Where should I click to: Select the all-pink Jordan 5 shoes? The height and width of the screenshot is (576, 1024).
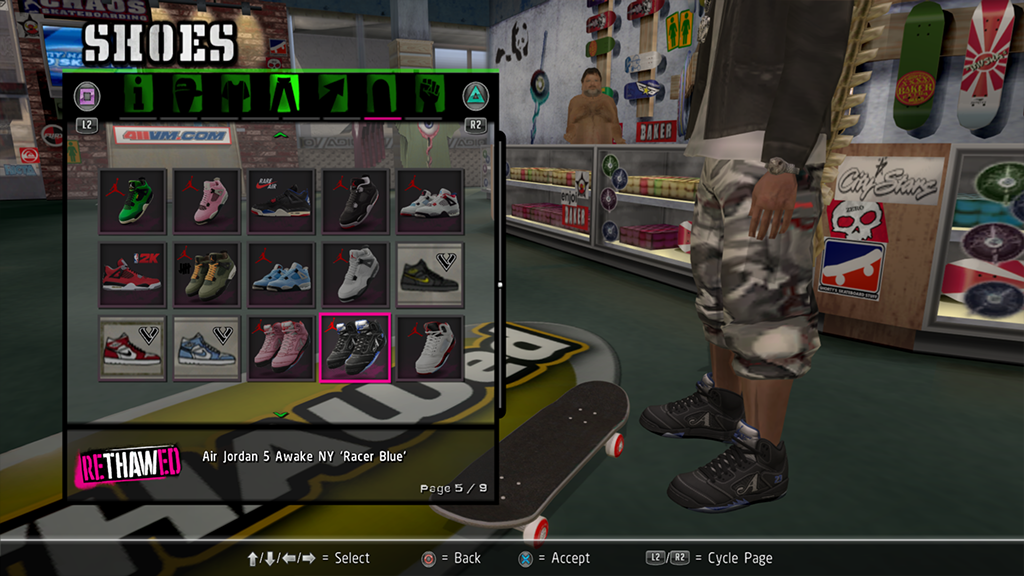click(281, 348)
